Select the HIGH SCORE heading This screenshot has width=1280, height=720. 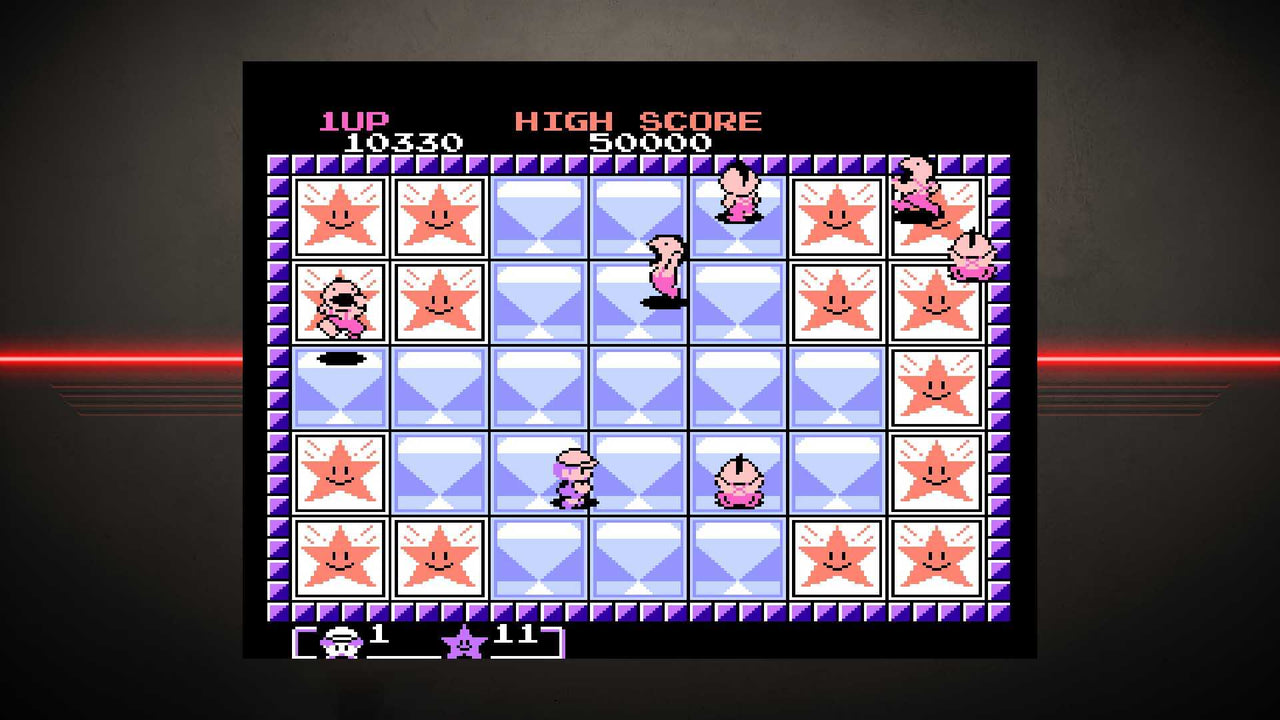pos(637,118)
